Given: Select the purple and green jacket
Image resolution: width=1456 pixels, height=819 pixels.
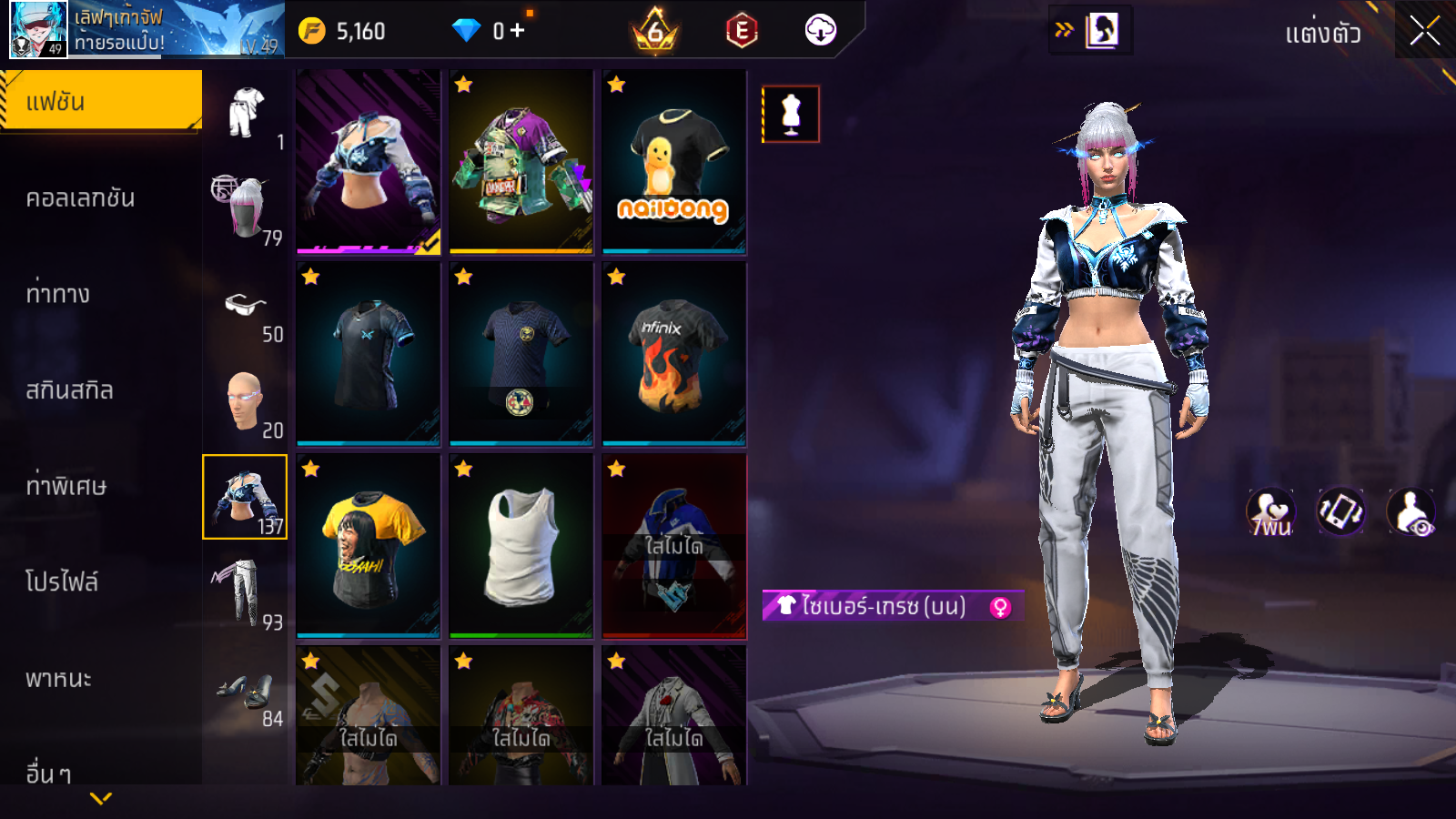Looking at the screenshot, I should pos(521,162).
